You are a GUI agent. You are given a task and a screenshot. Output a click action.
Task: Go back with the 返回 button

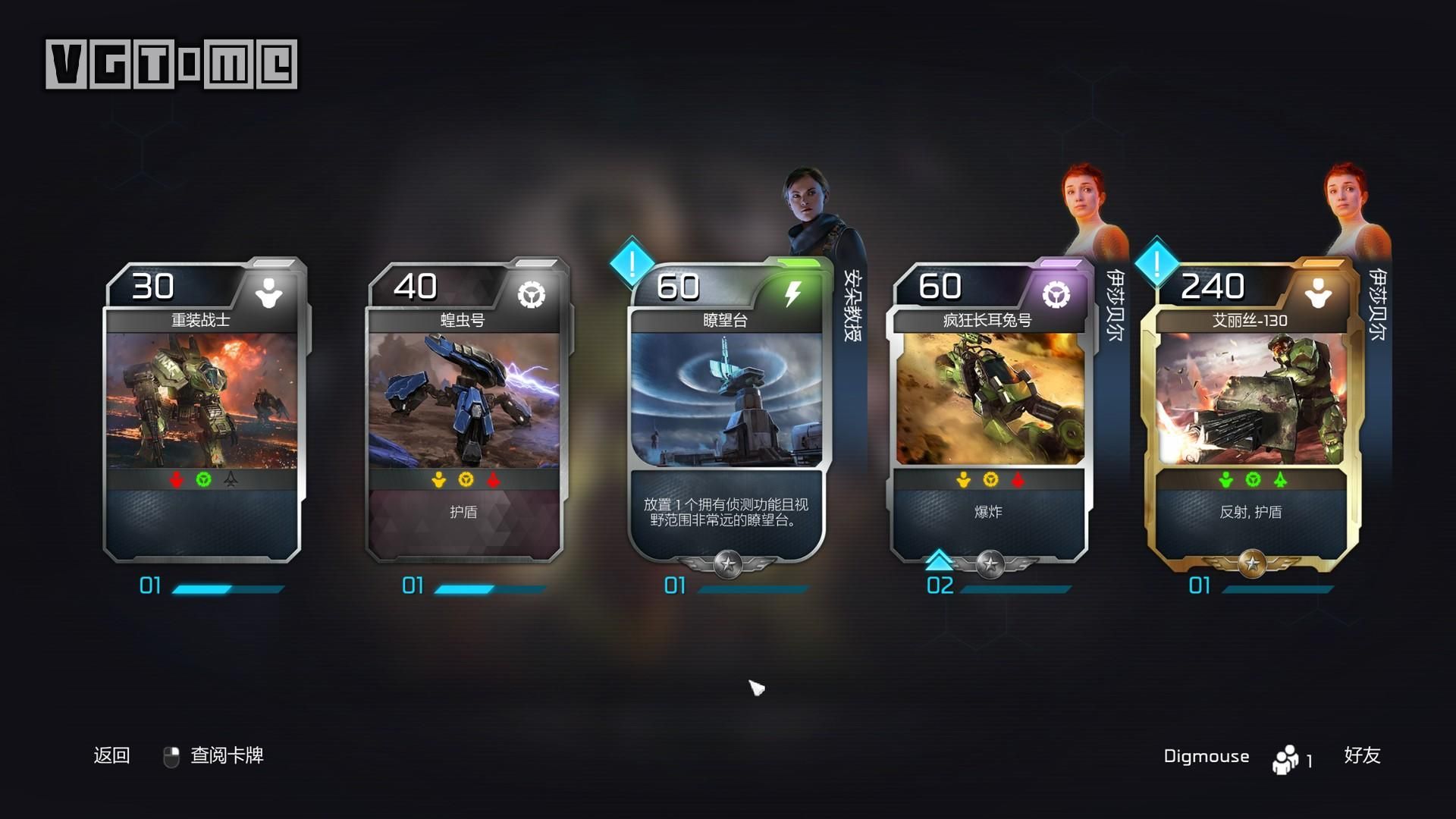[111, 755]
